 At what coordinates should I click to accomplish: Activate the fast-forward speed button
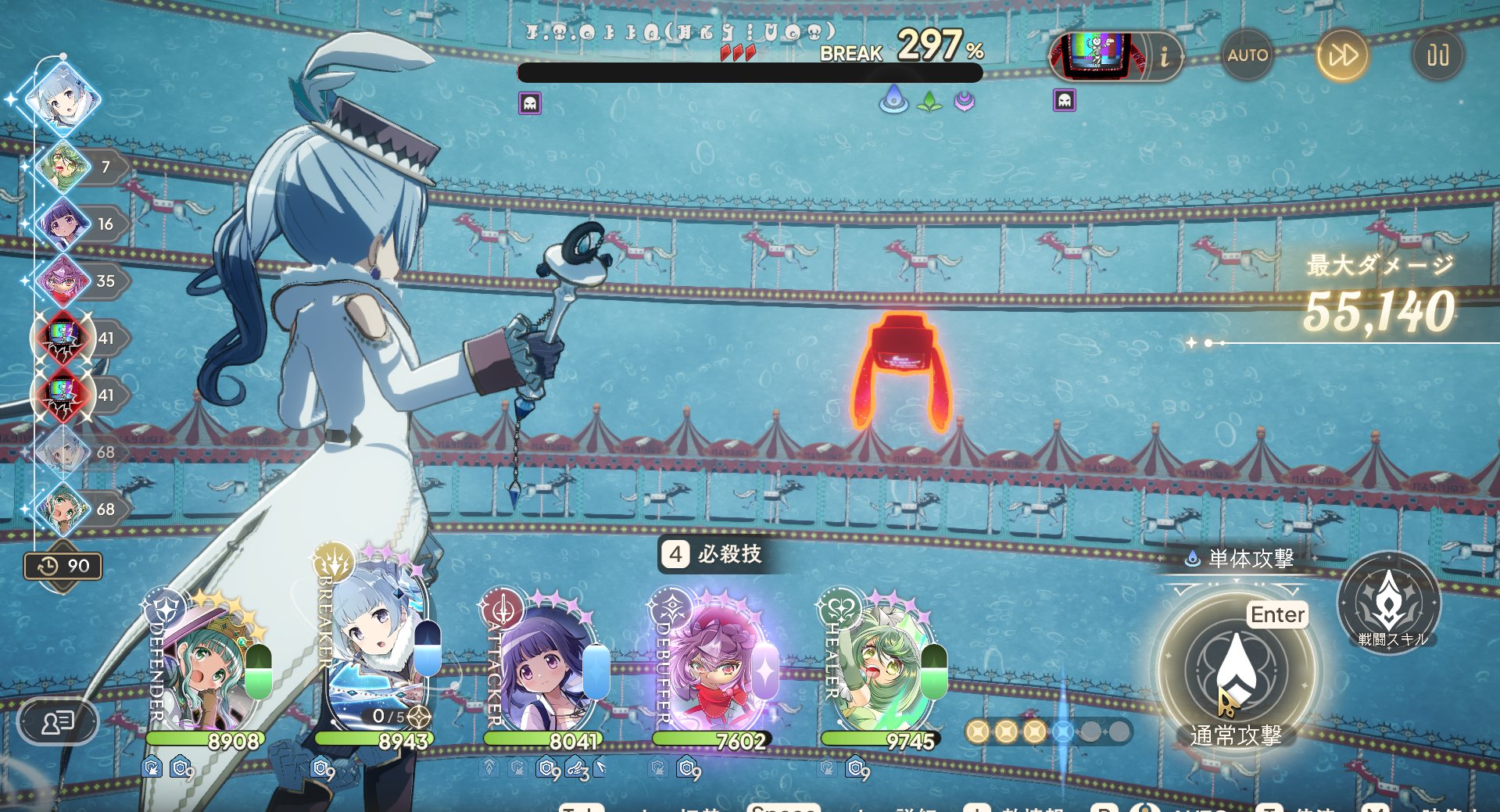pos(1342,55)
